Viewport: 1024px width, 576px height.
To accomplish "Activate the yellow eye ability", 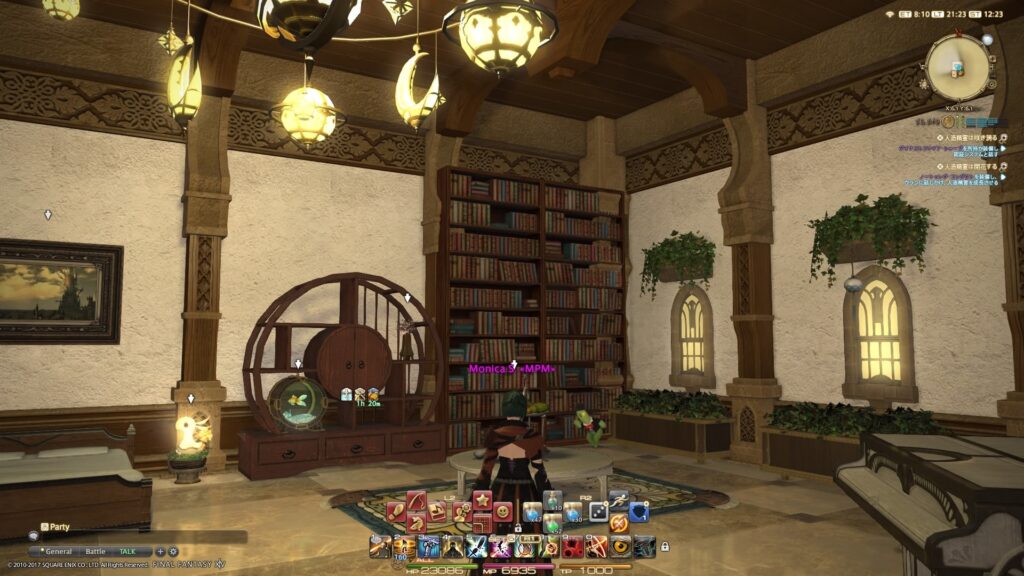I will [620, 546].
